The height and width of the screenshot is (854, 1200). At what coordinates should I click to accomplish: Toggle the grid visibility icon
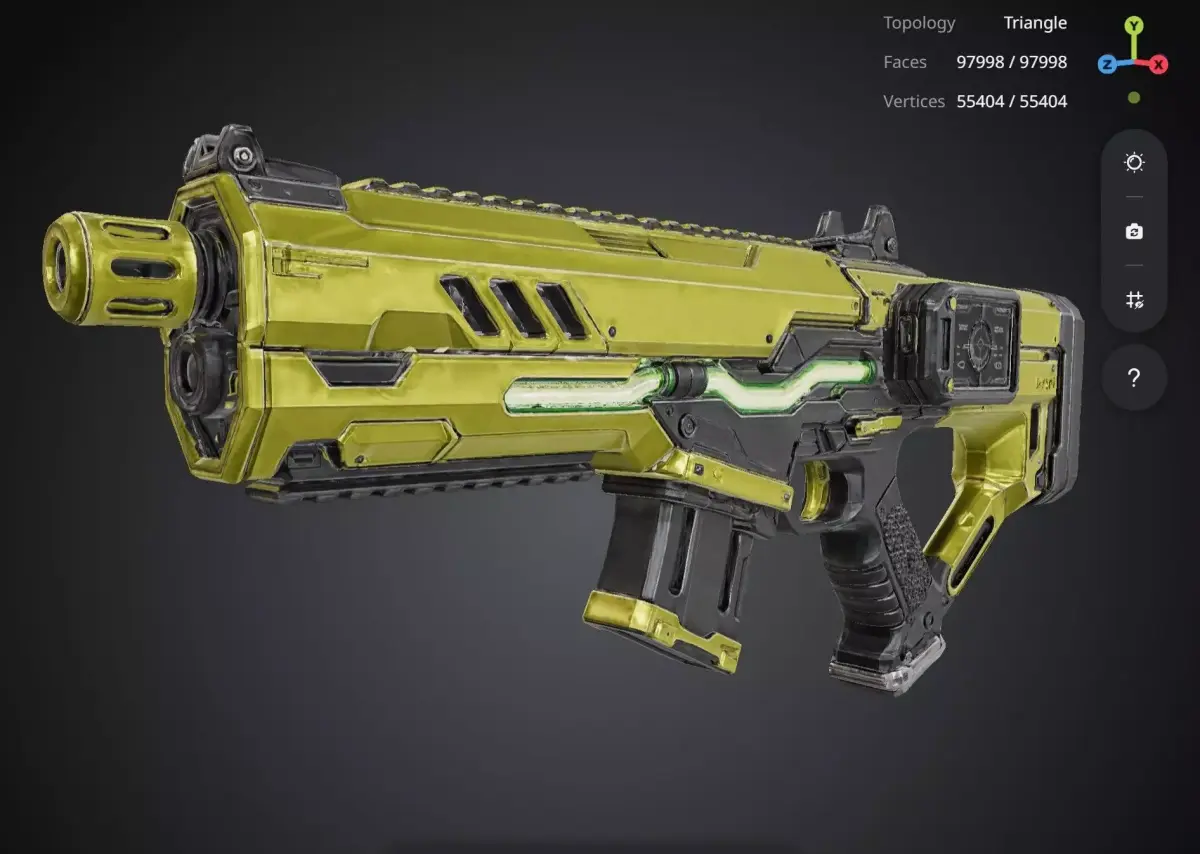point(1134,300)
